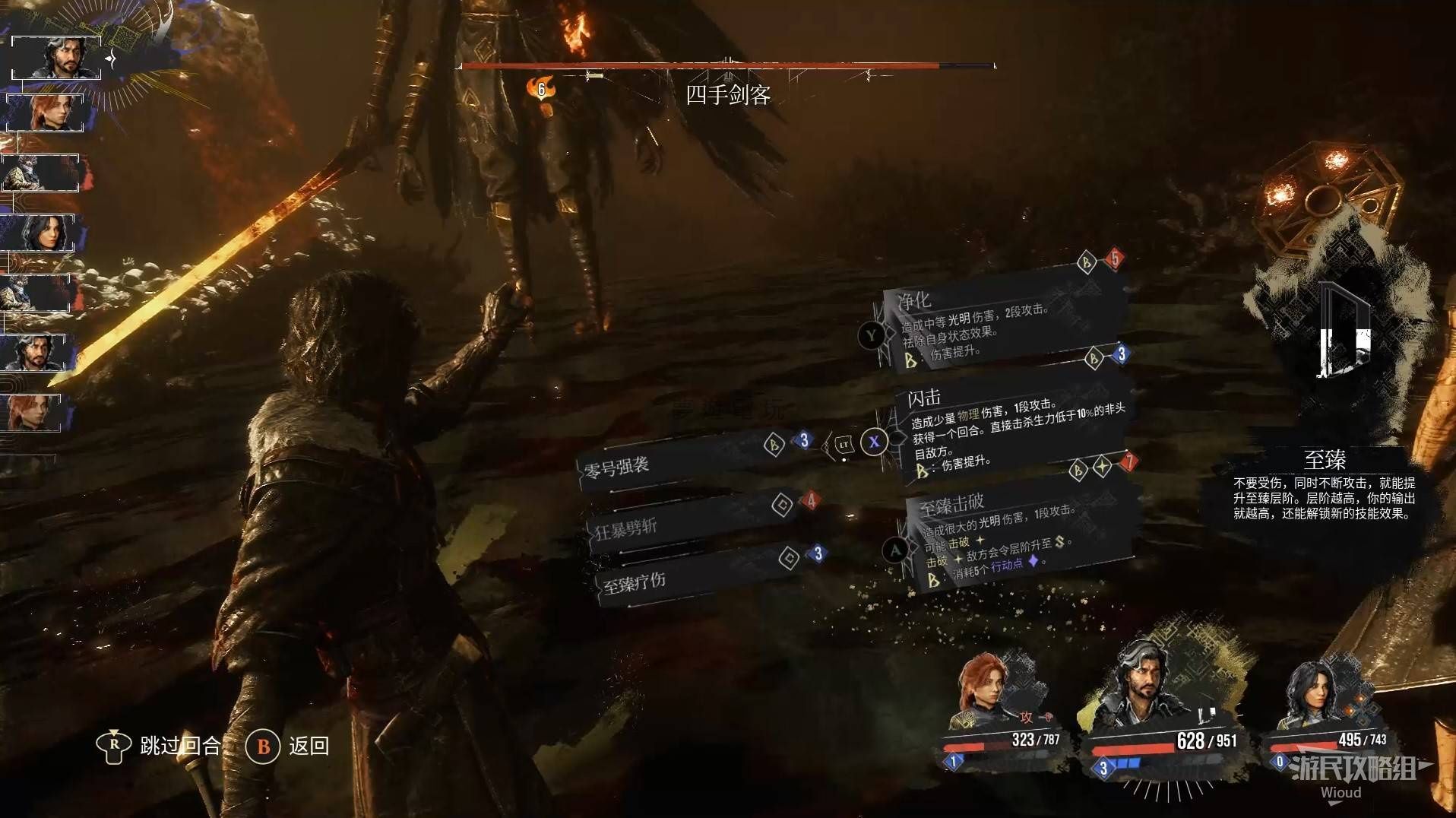
Task: Select the 净化 skill
Action: pos(995,323)
